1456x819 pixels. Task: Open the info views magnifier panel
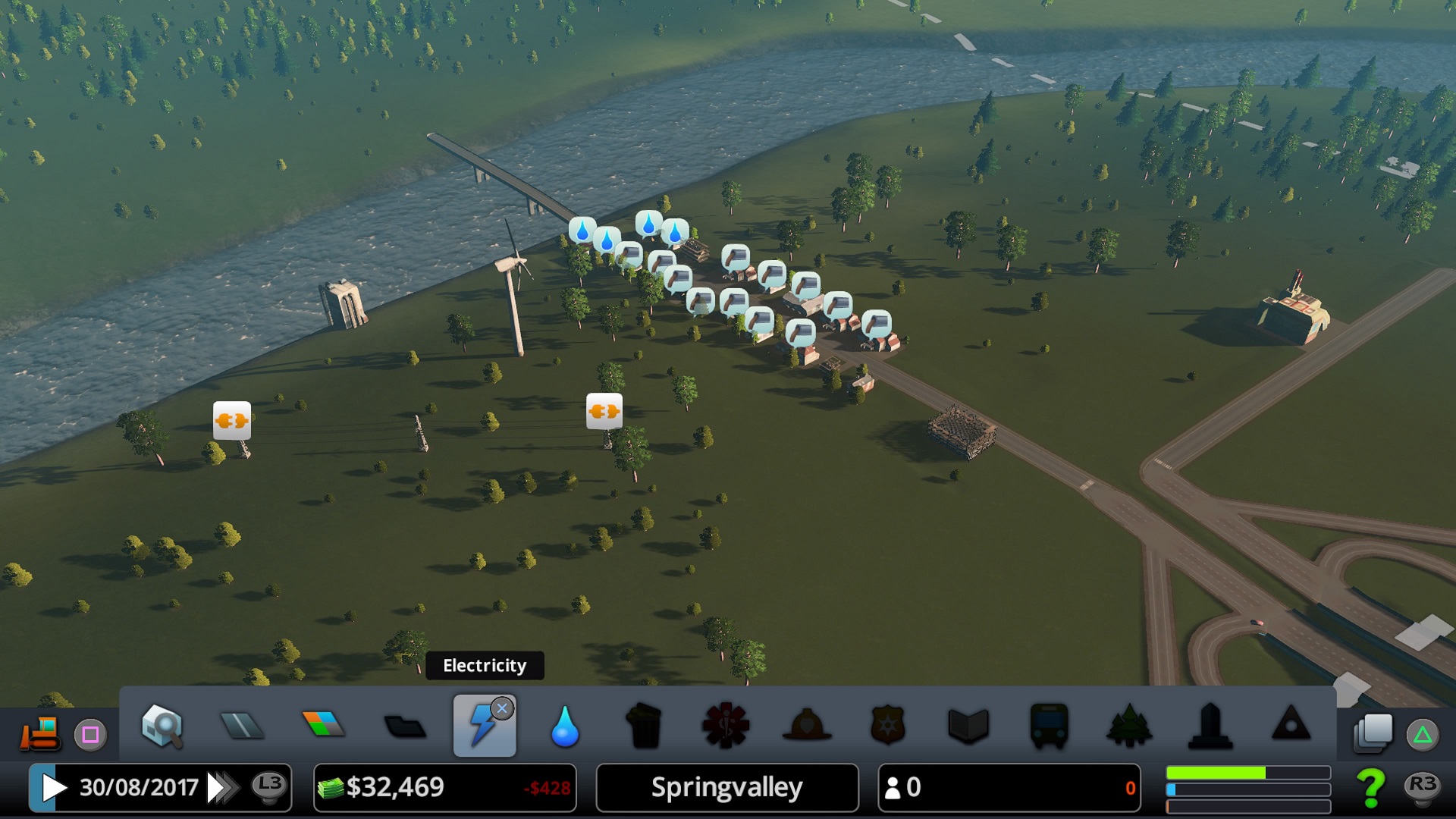pyautogui.click(x=162, y=726)
